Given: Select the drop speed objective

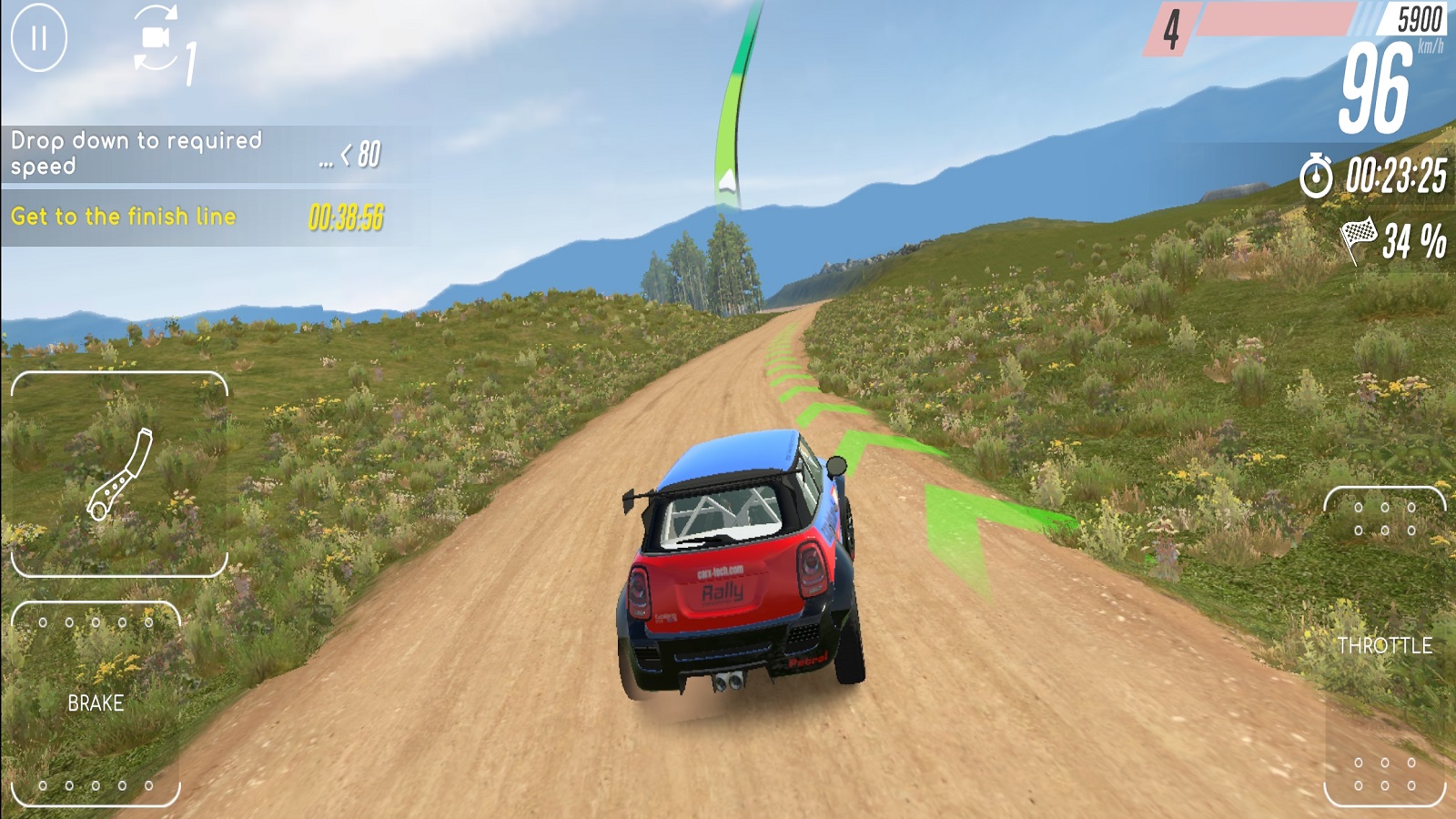Looking at the screenshot, I should 197,154.
